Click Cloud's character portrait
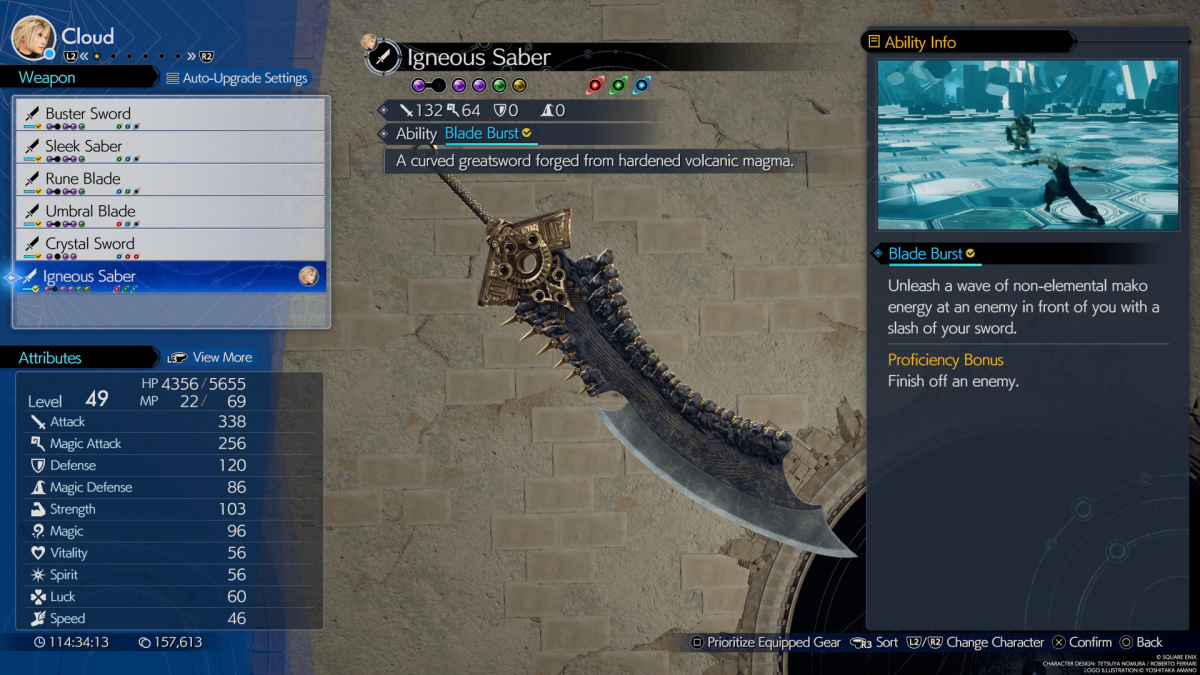 point(32,38)
